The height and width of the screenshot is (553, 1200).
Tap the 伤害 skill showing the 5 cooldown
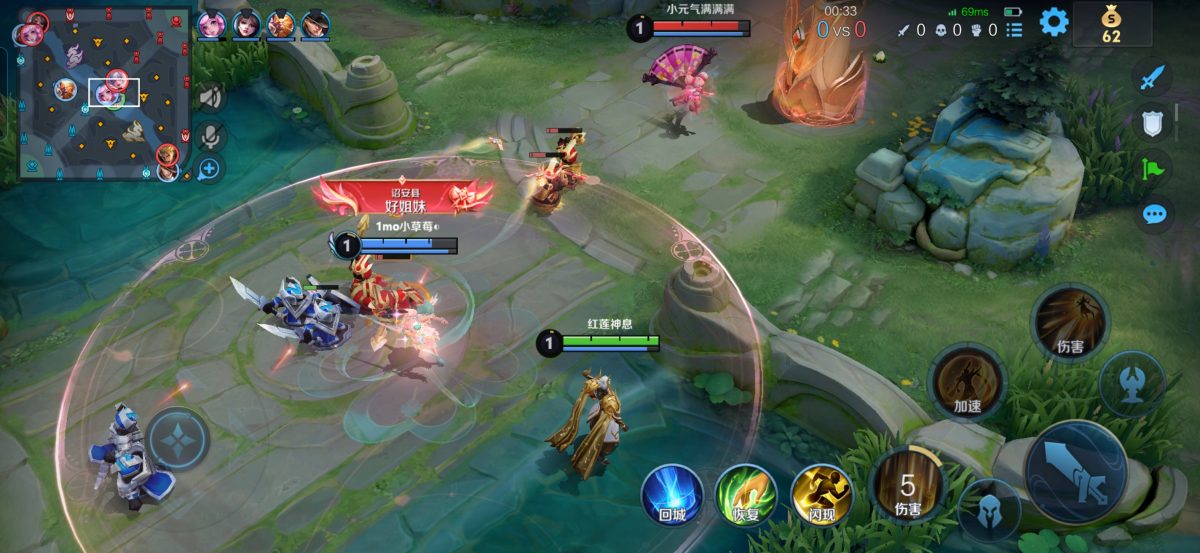(907, 486)
